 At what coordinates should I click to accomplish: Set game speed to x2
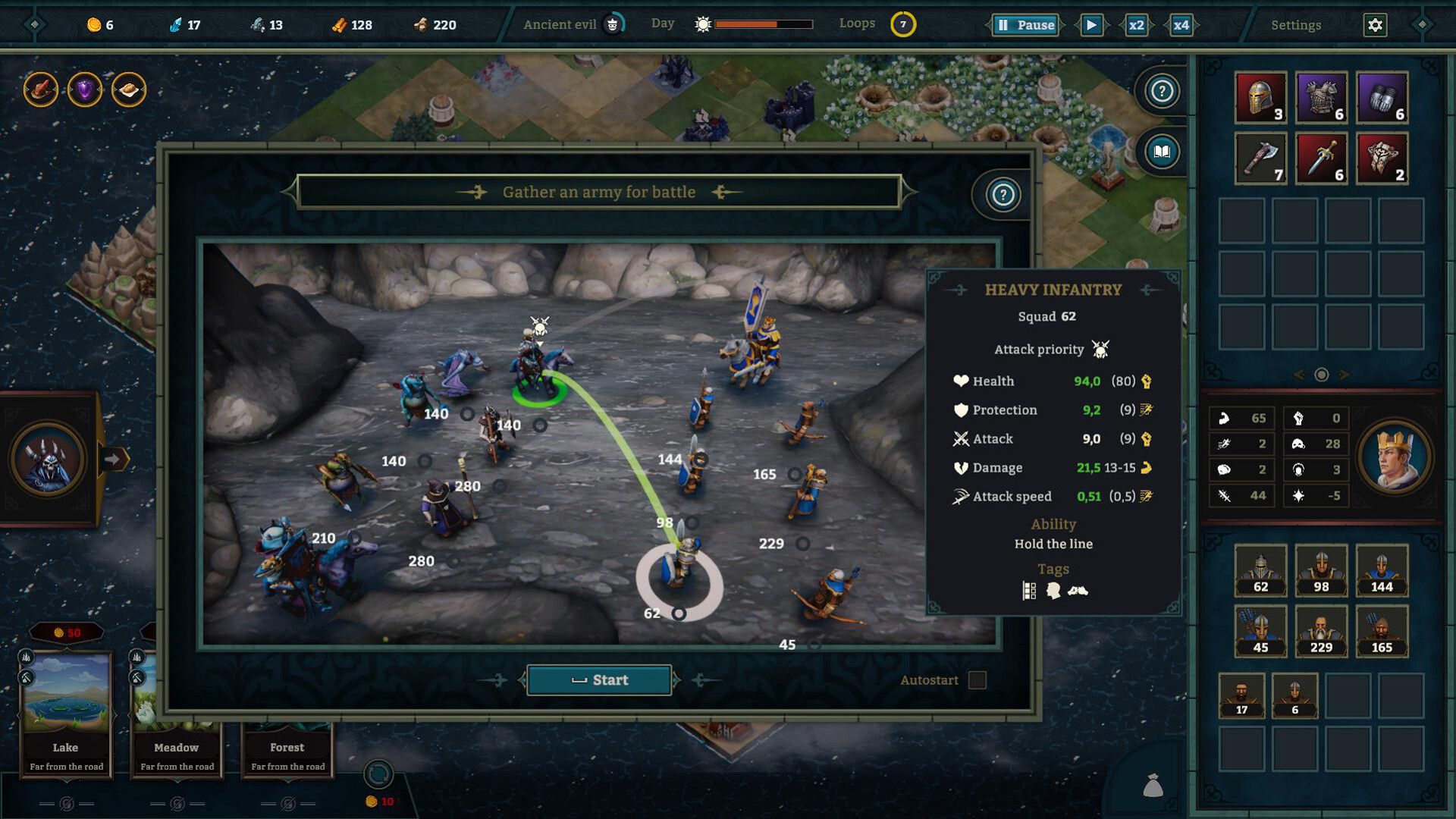click(1136, 25)
